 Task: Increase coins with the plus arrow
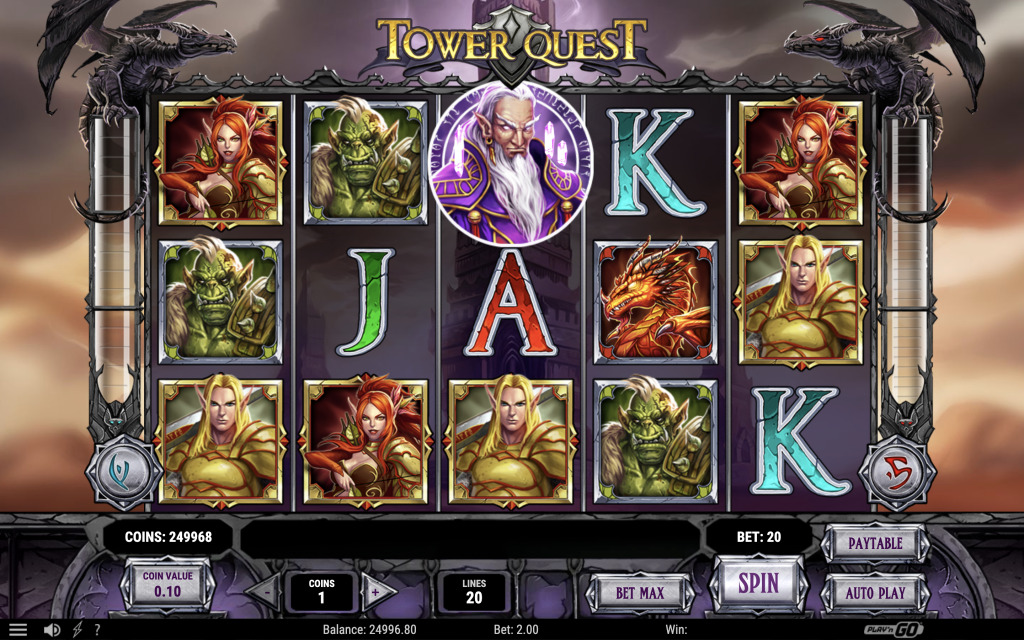[377, 591]
